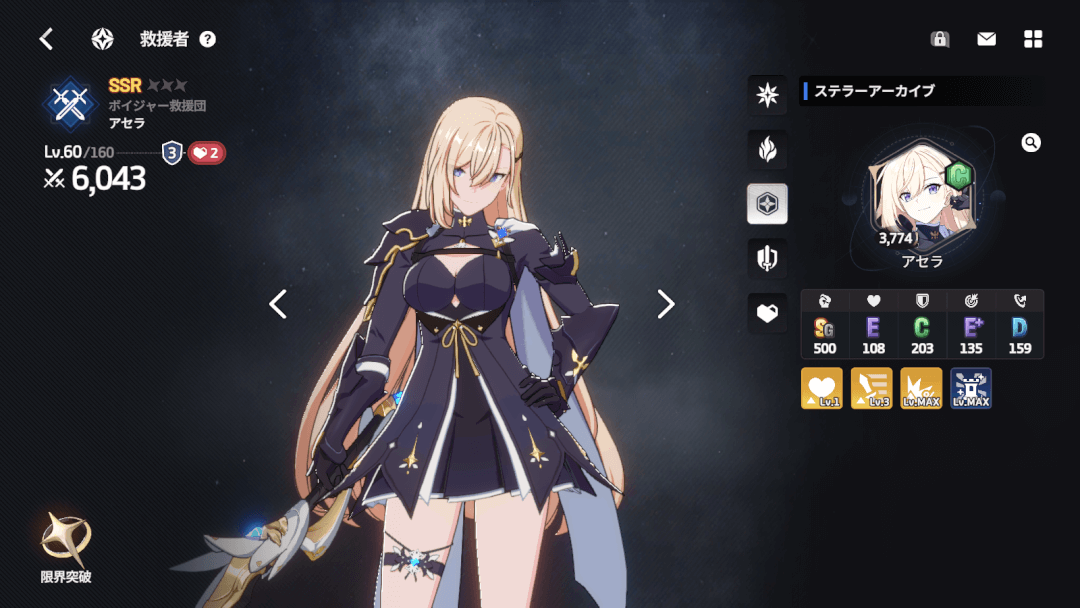Open the heart skill icon marked Lv.1
This screenshot has height=608, width=1080.
click(822, 388)
